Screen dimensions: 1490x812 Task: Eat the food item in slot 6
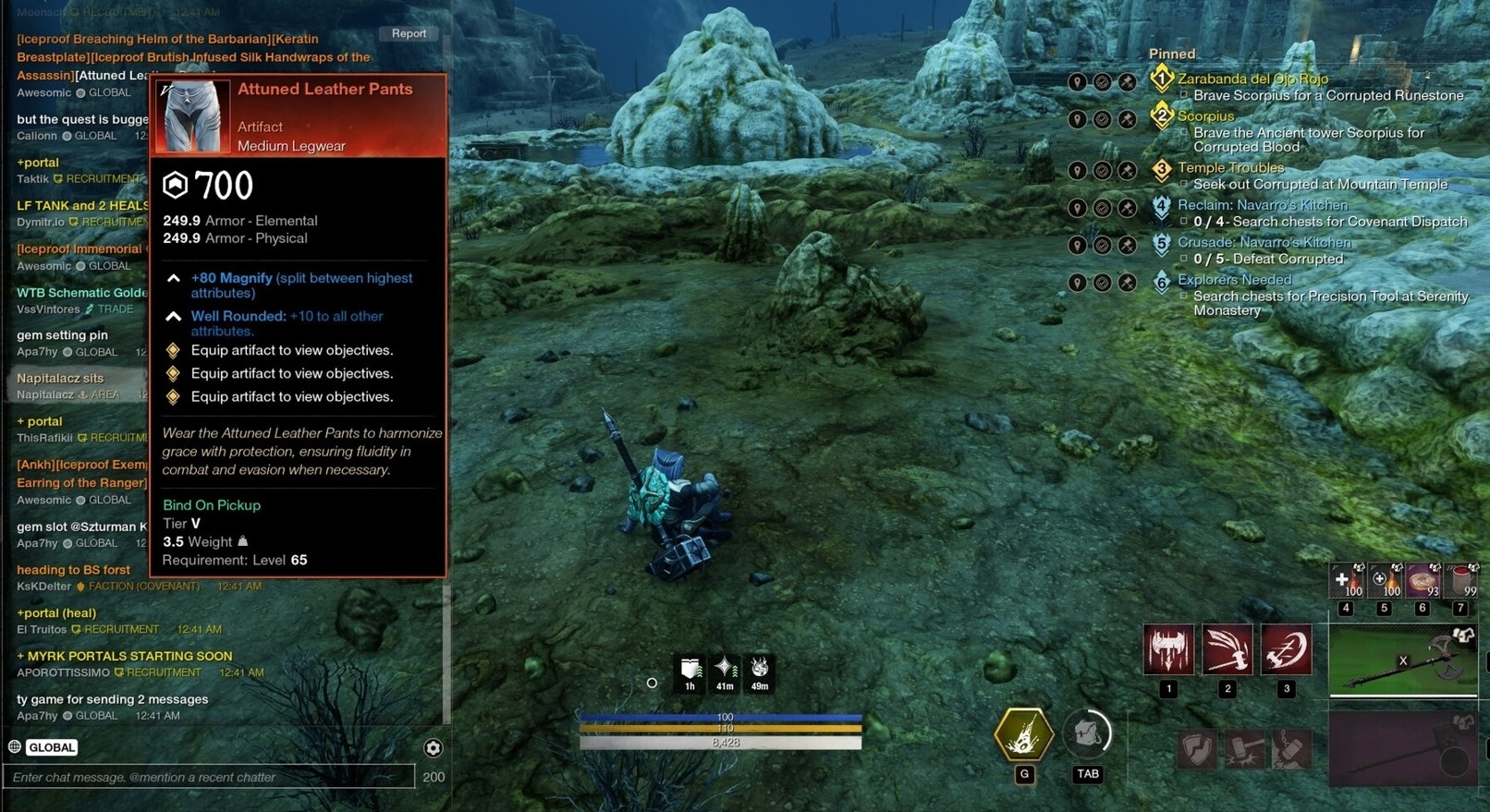(1423, 581)
